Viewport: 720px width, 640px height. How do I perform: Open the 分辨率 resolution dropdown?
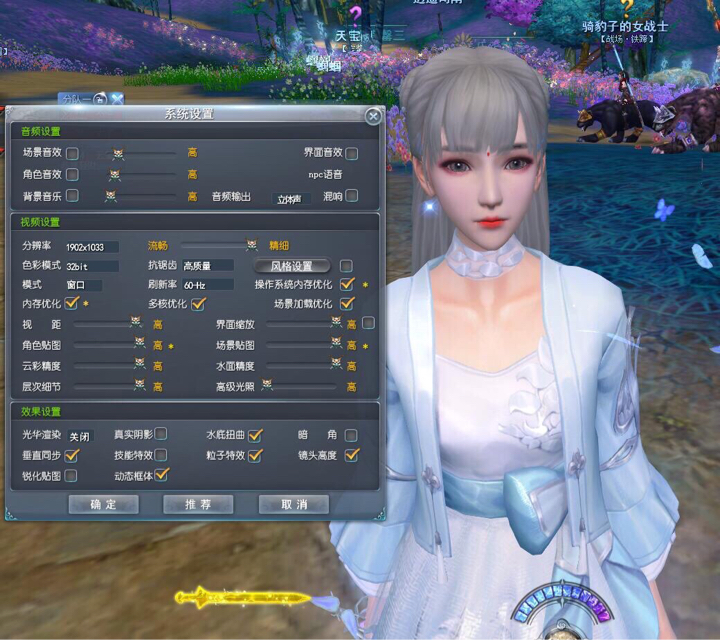tap(92, 246)
